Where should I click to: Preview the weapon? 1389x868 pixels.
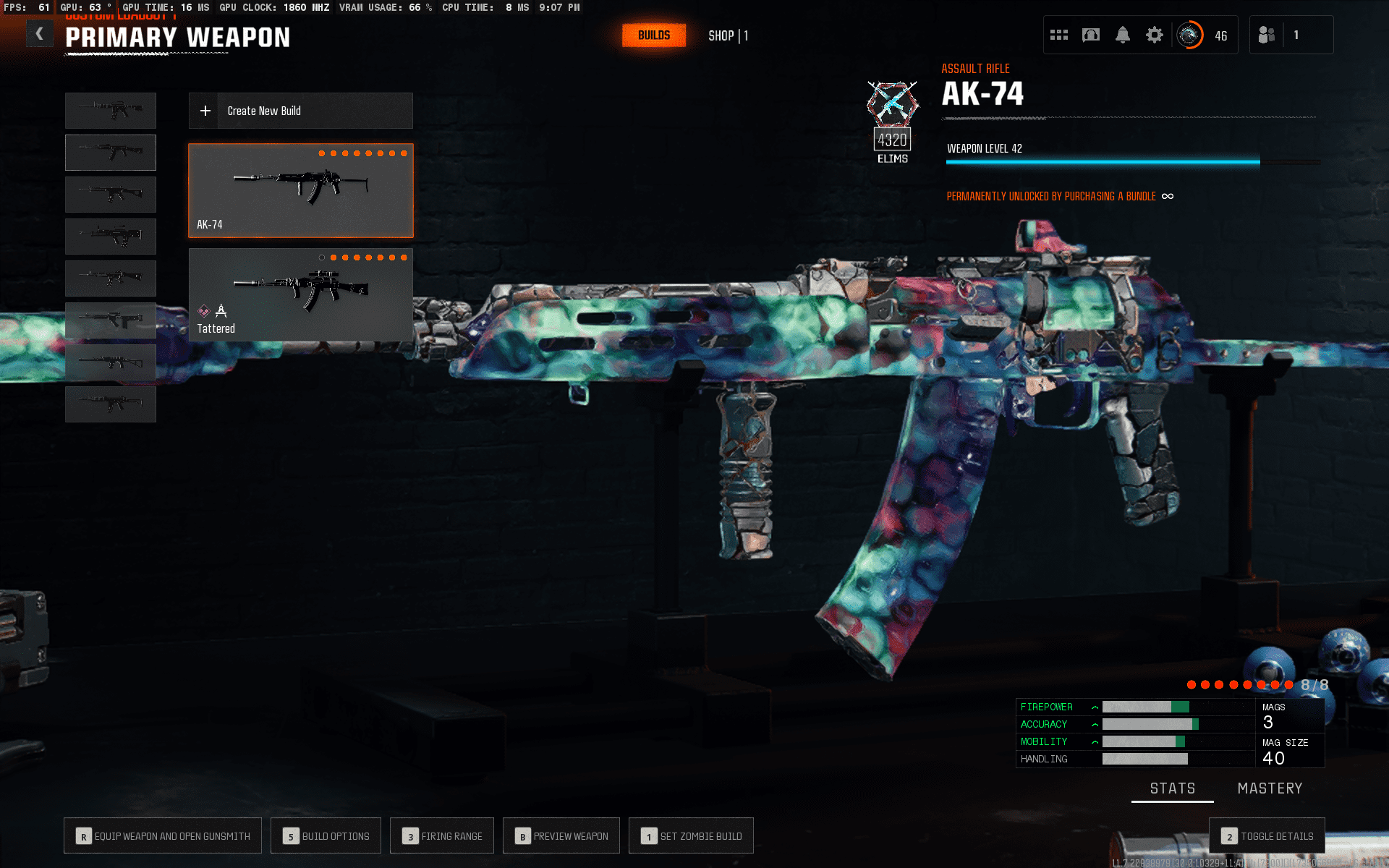561,836
